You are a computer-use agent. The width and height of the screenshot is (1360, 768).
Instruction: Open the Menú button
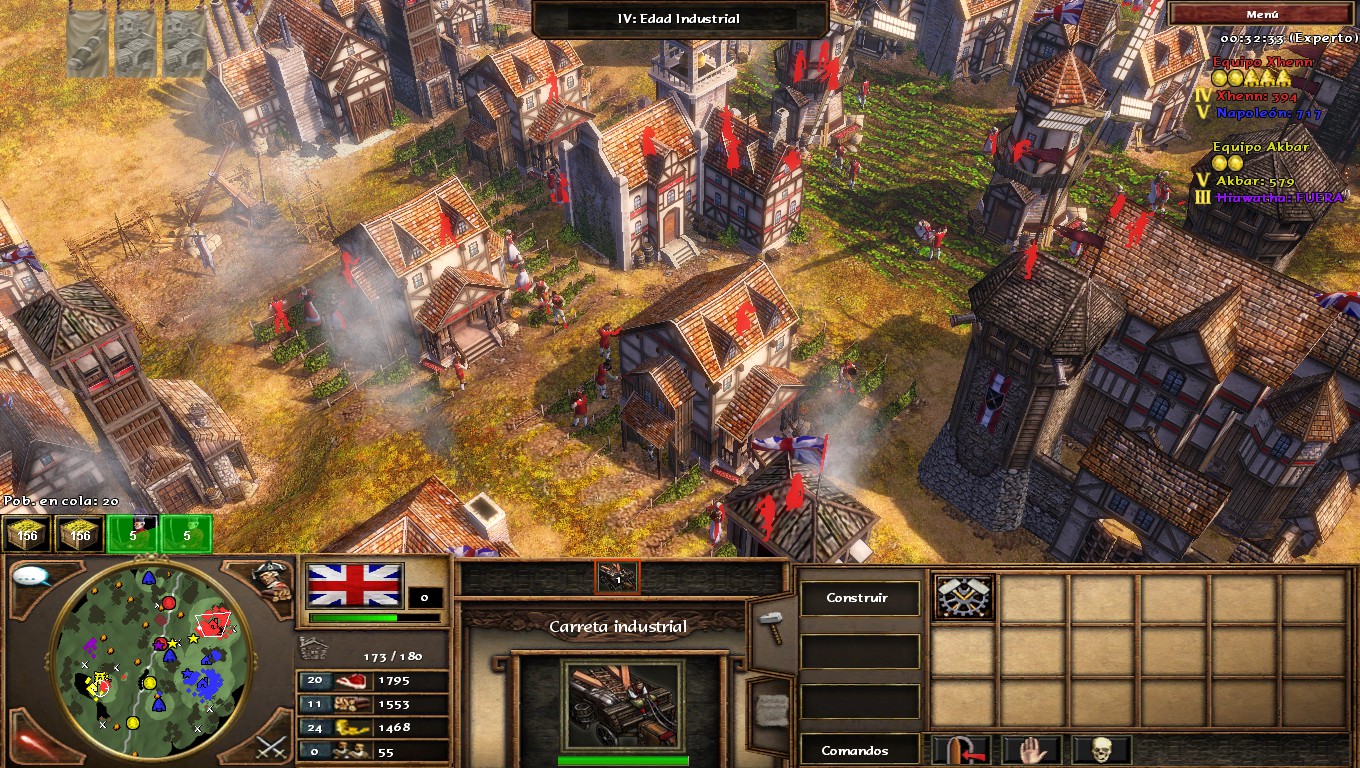click(x=1262, y=15)
